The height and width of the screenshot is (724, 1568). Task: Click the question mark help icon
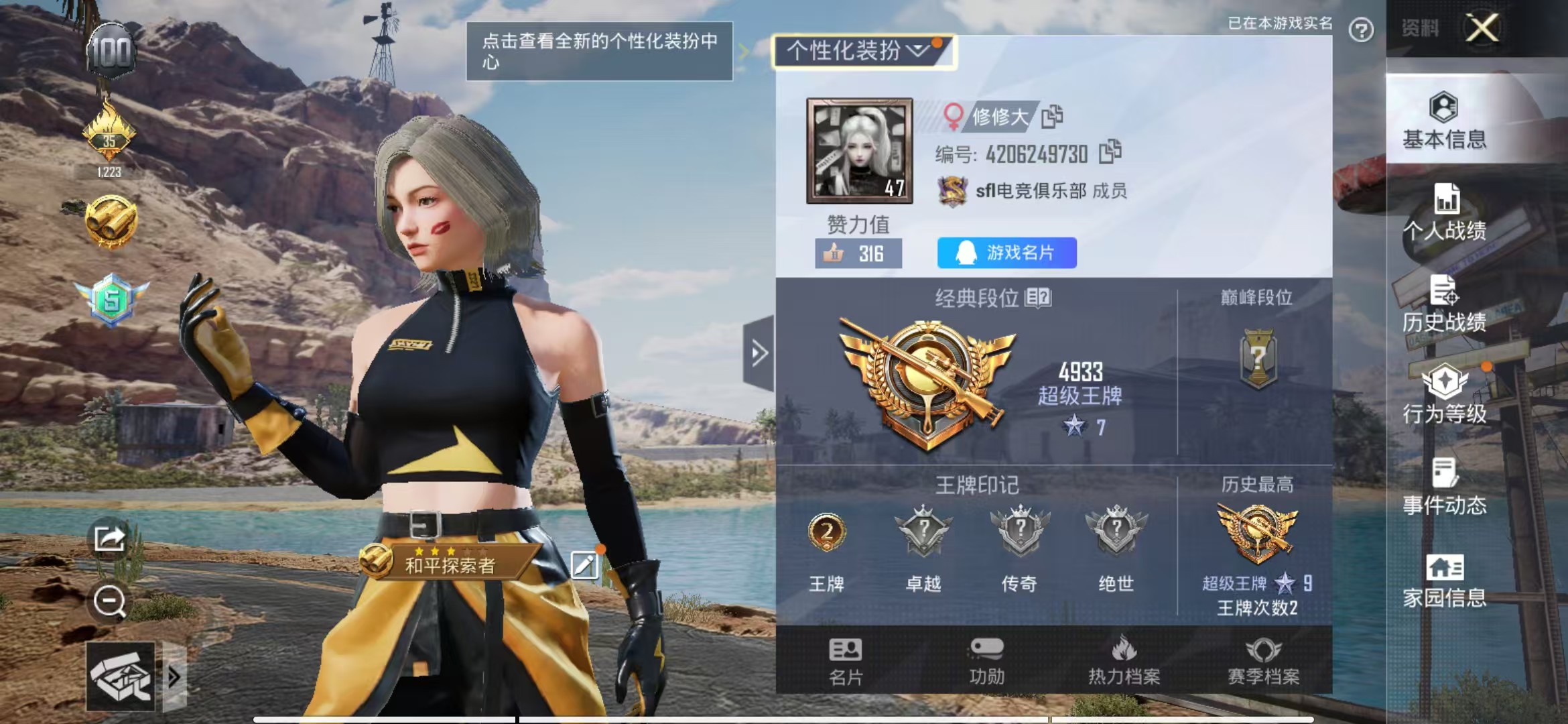click(x=1361, y=30)
